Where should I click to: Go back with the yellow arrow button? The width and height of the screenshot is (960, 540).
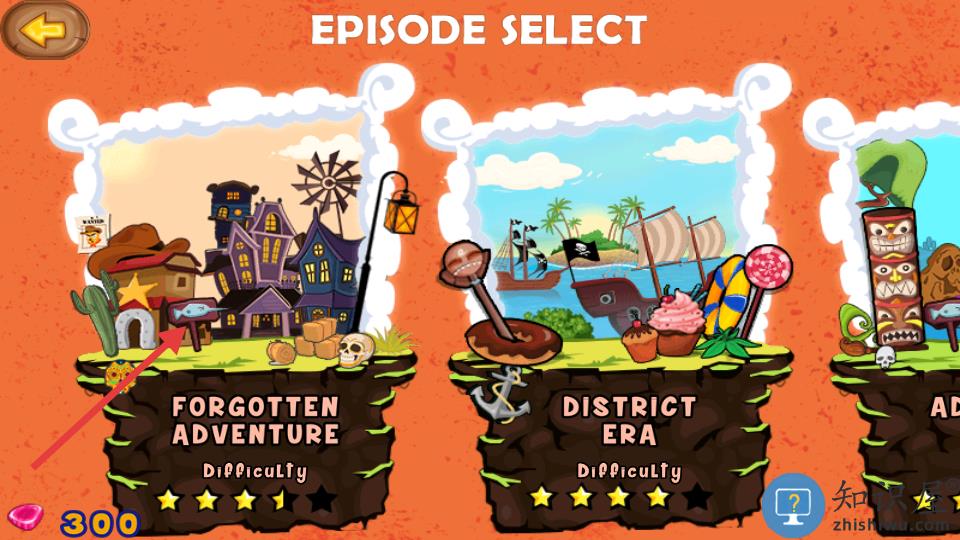pos(44,30)
